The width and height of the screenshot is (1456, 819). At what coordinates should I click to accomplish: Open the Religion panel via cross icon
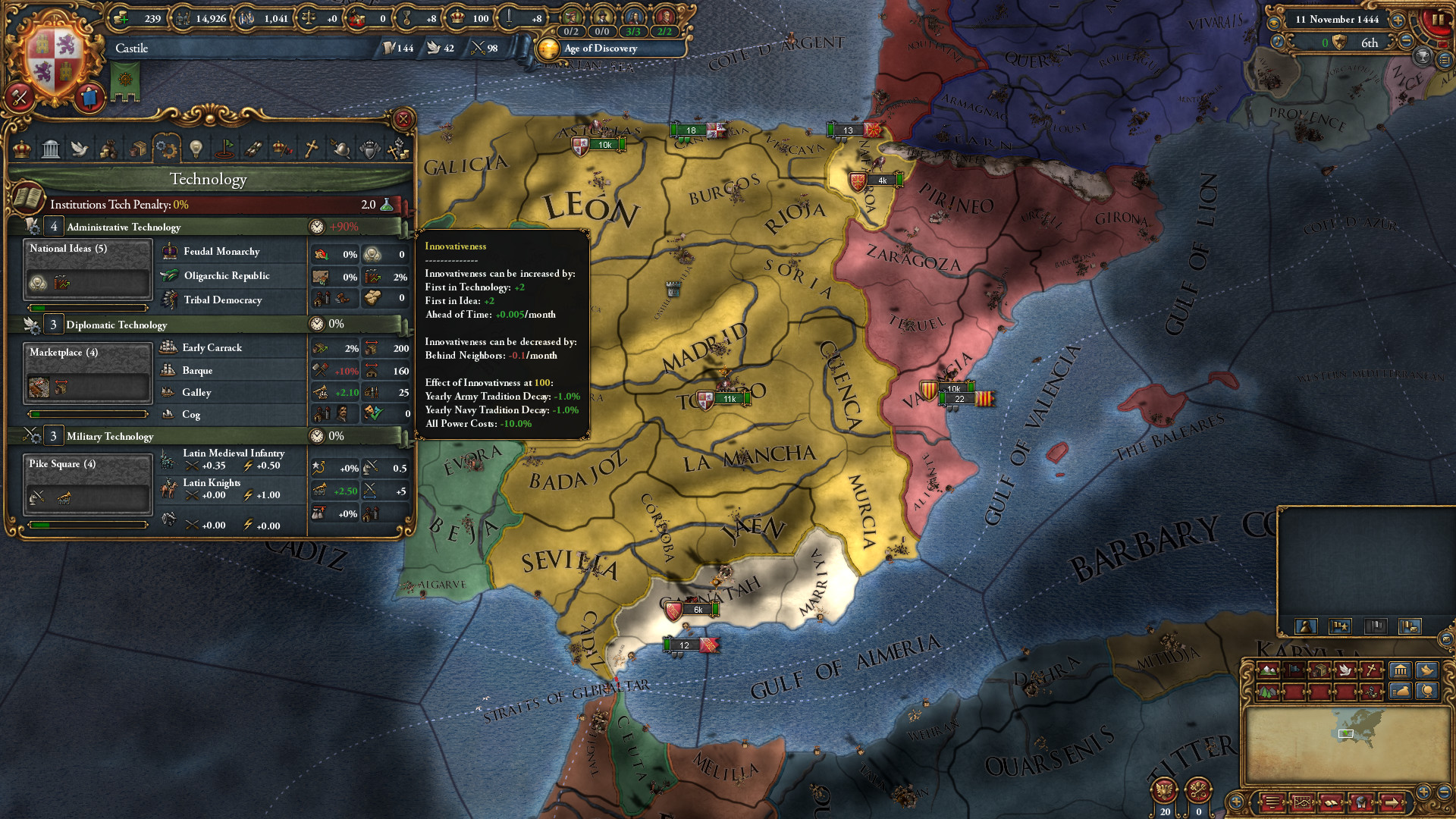[x=310, y=149]
